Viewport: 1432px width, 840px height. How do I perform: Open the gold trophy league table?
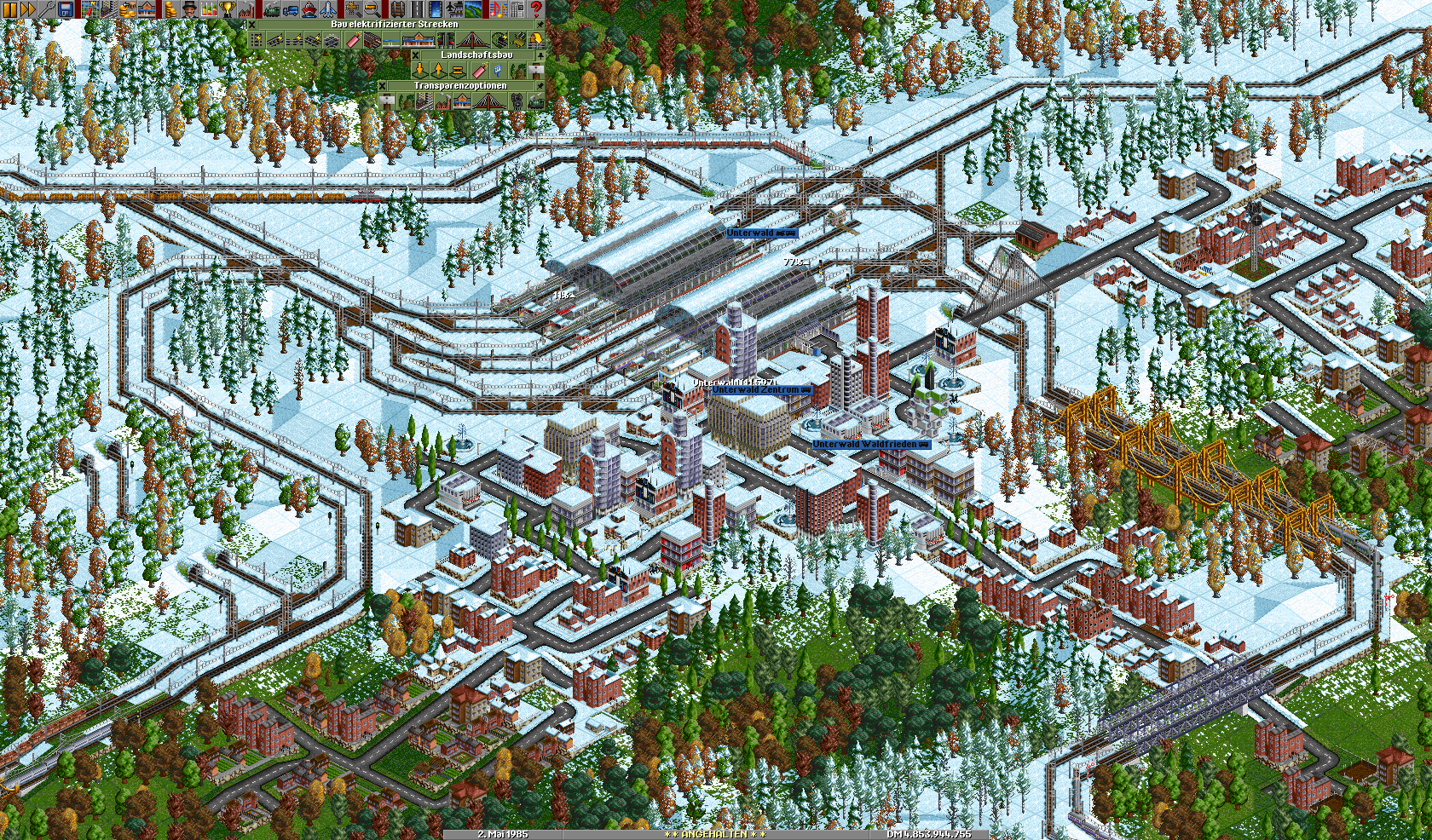[x=228, y=9]
